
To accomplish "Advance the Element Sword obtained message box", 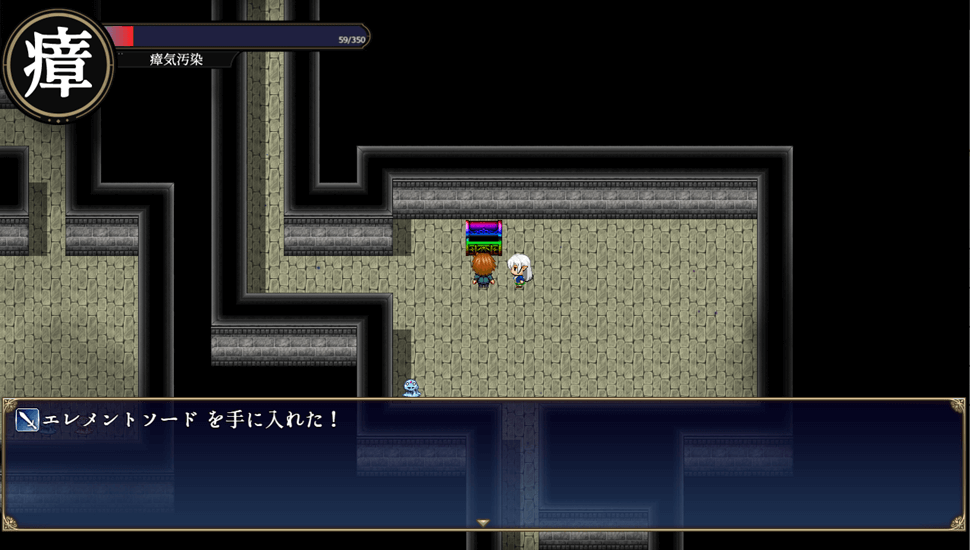I will [x=483, y=465].
